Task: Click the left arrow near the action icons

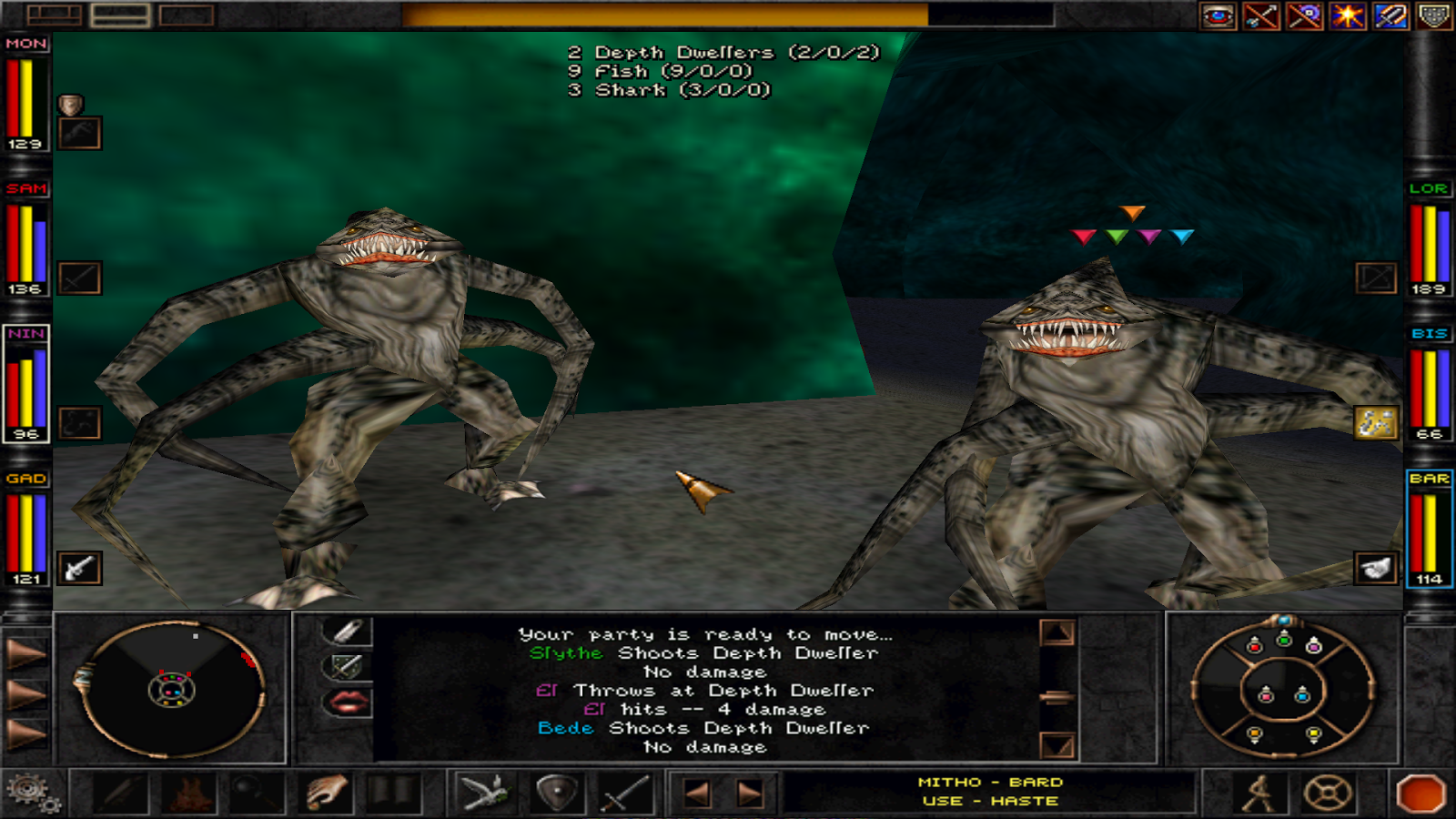Action: [x=696, y=794]
